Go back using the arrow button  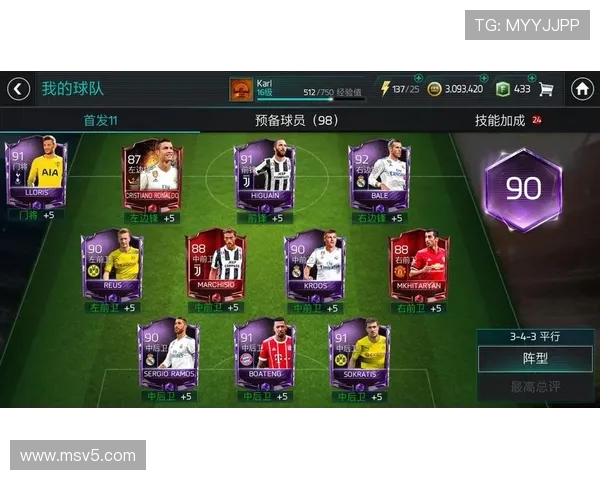pyautogui.click(x=19, y=89)
